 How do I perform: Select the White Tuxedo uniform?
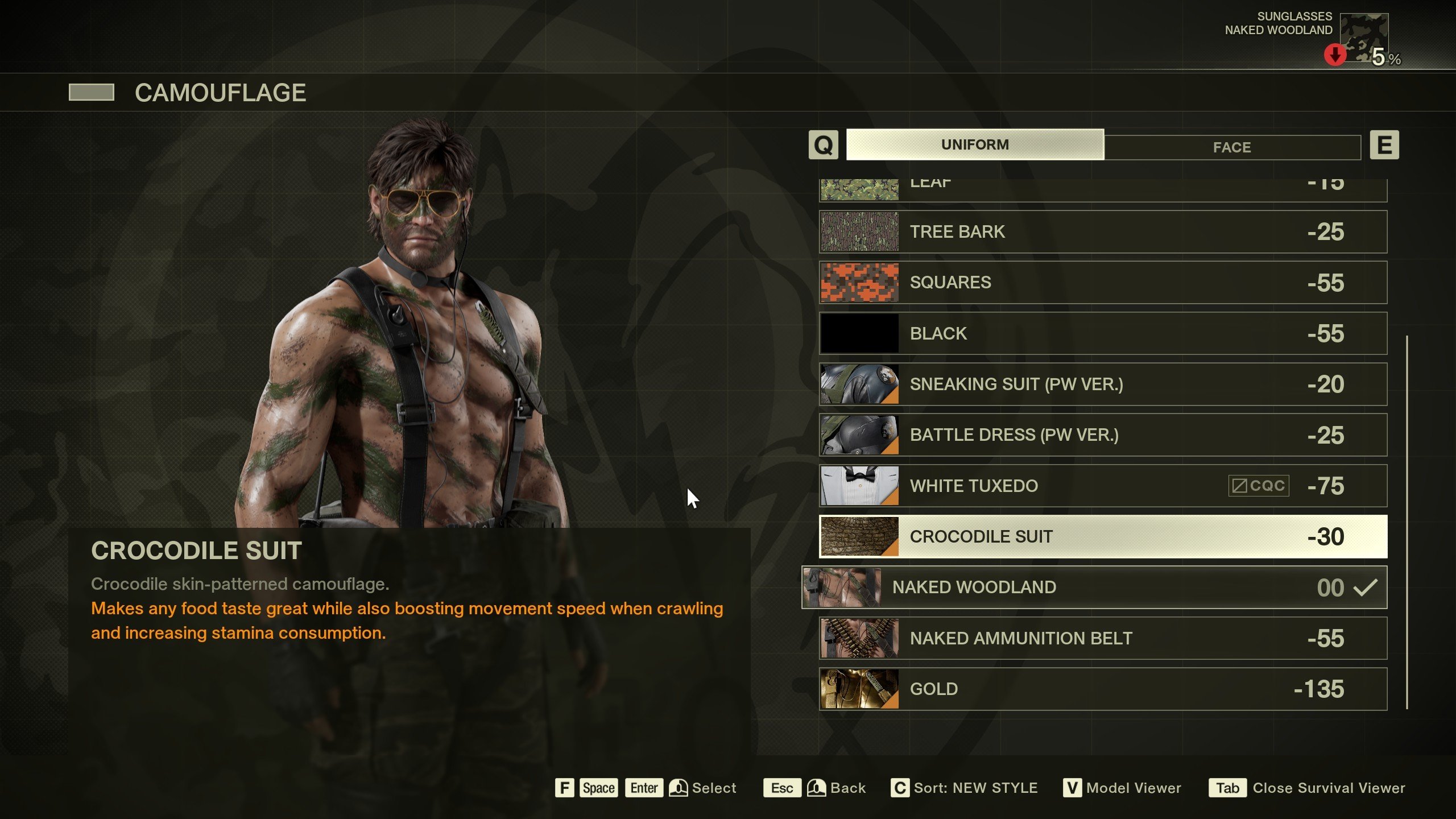(1102, 486)
